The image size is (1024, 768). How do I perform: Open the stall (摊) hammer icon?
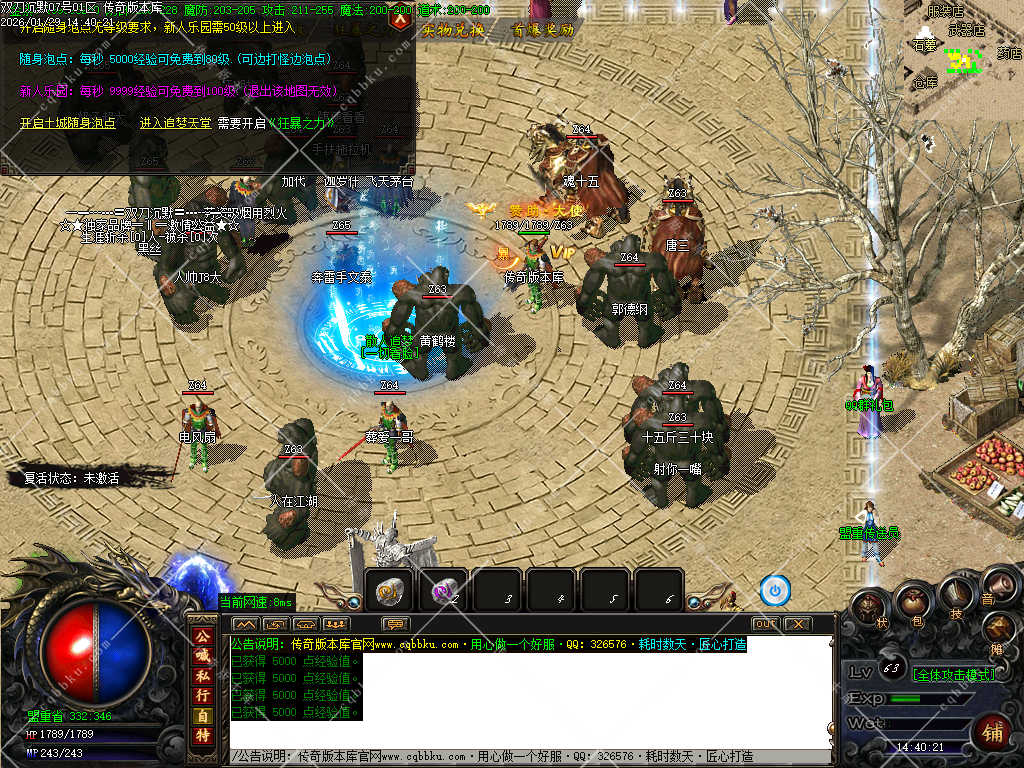click(999, 628)
